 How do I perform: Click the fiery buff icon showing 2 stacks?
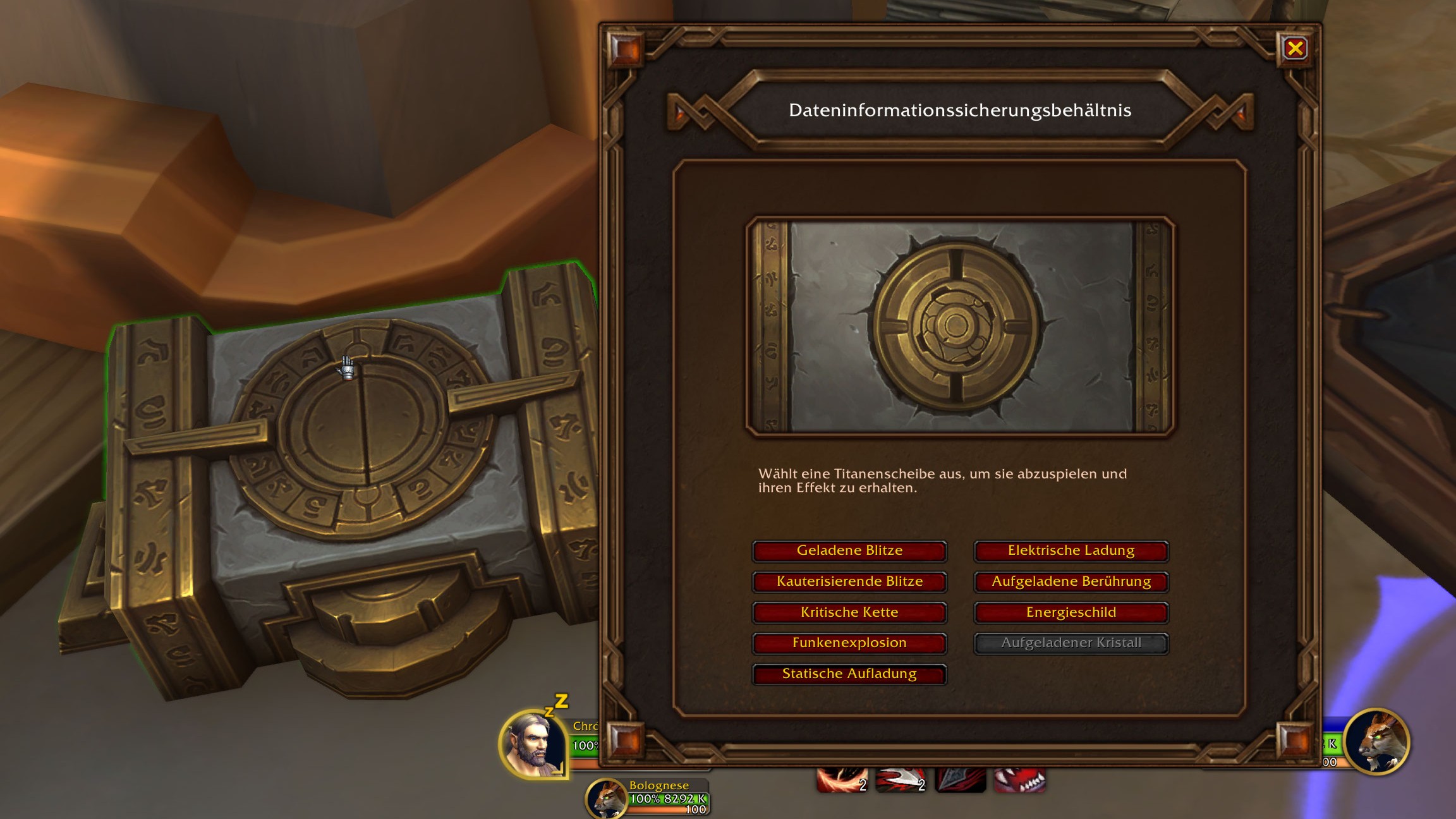click(842, 780)
